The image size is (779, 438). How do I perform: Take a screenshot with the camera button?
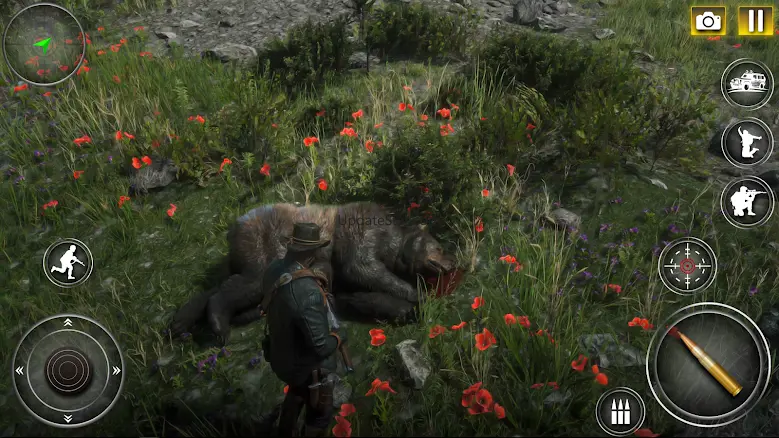[709, 20]
